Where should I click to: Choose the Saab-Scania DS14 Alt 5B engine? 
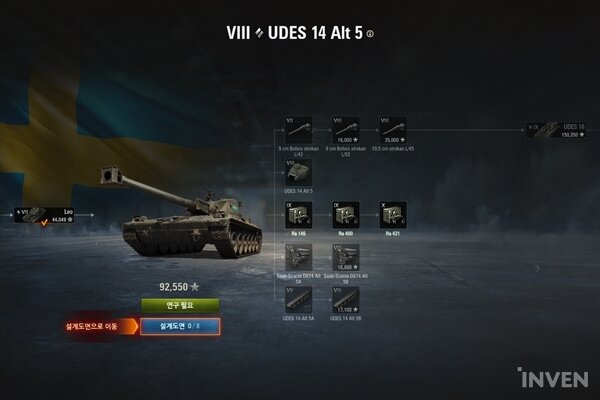point(345,257)
